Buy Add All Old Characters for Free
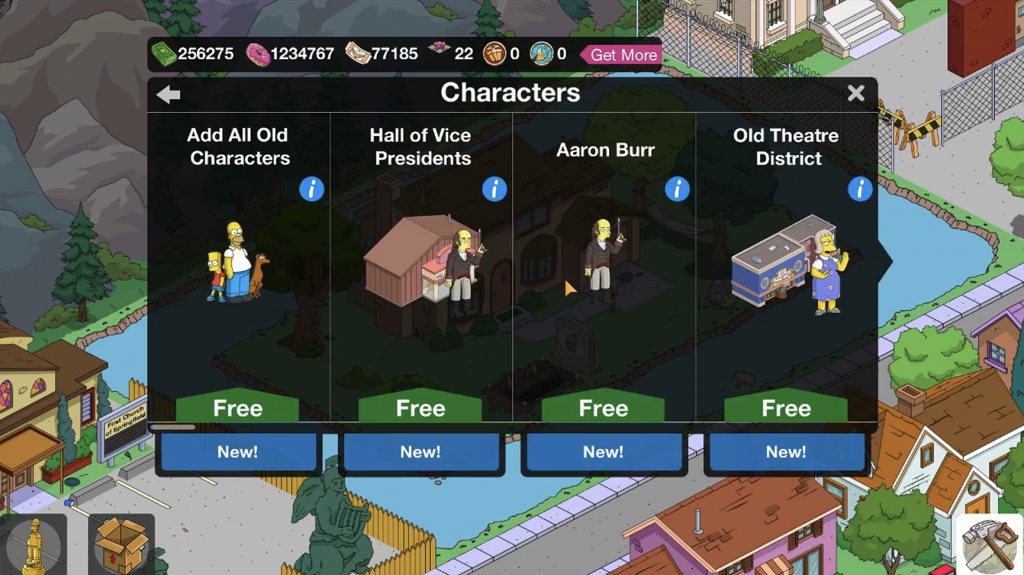Screen dimensions: 1024x575 click(x=238, y=408)
